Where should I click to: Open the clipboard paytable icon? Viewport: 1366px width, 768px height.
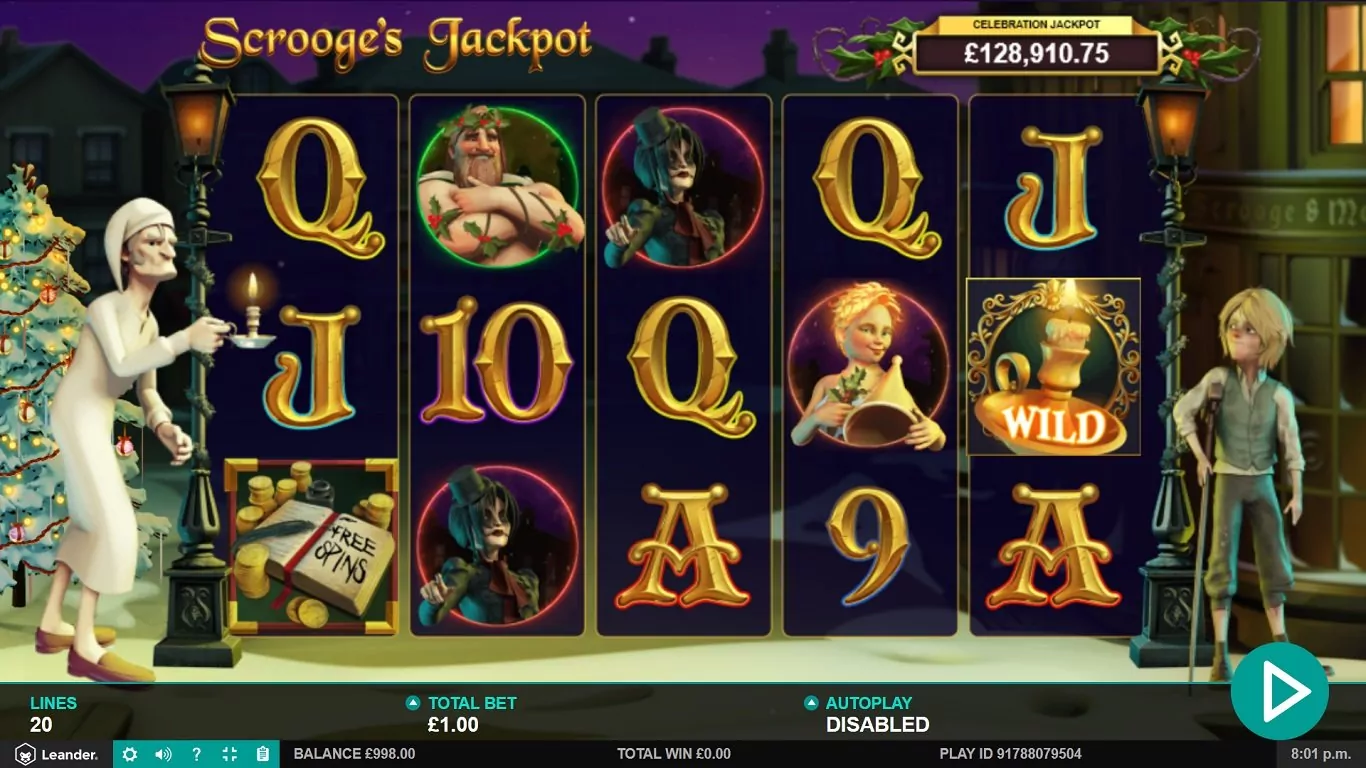262,754
